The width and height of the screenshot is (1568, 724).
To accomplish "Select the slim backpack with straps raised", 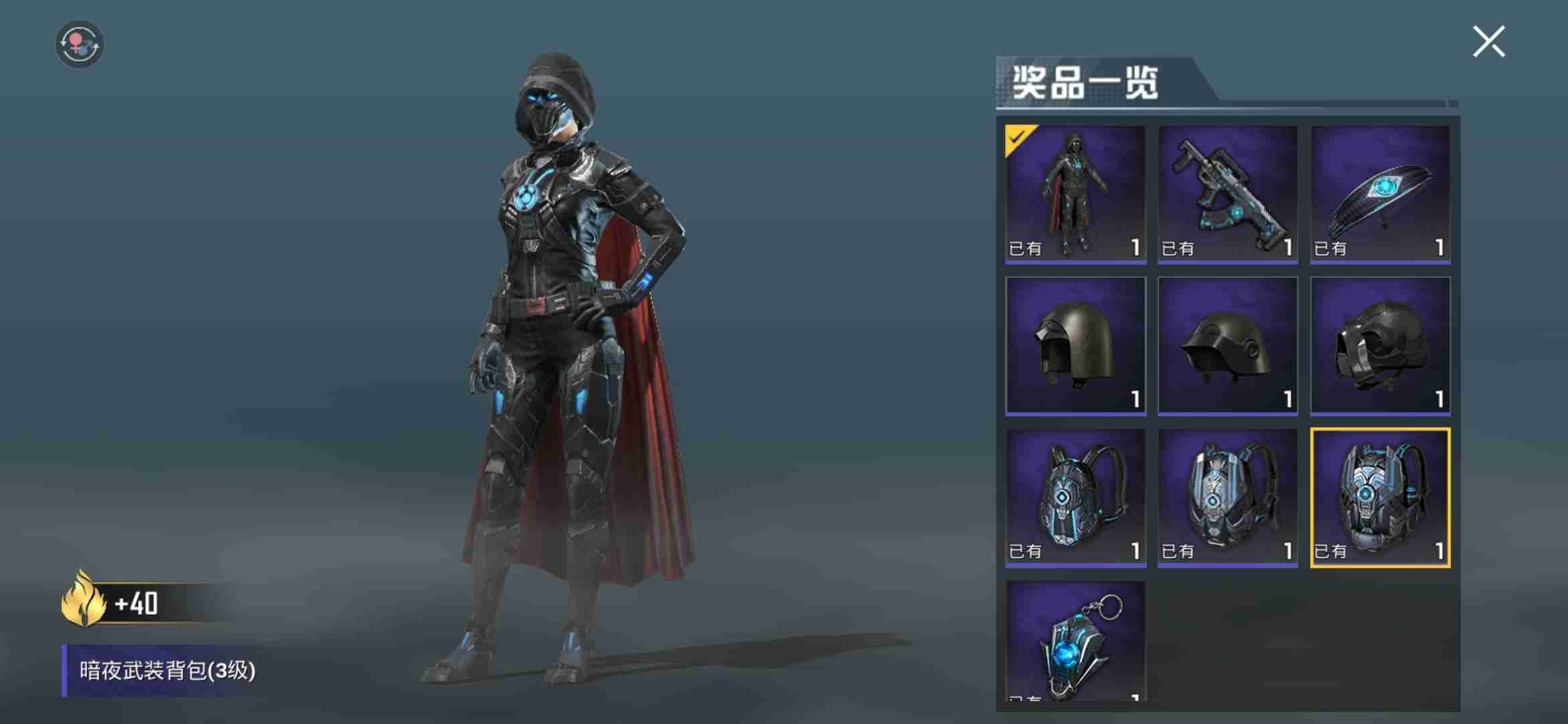I will click(1075, 497).
